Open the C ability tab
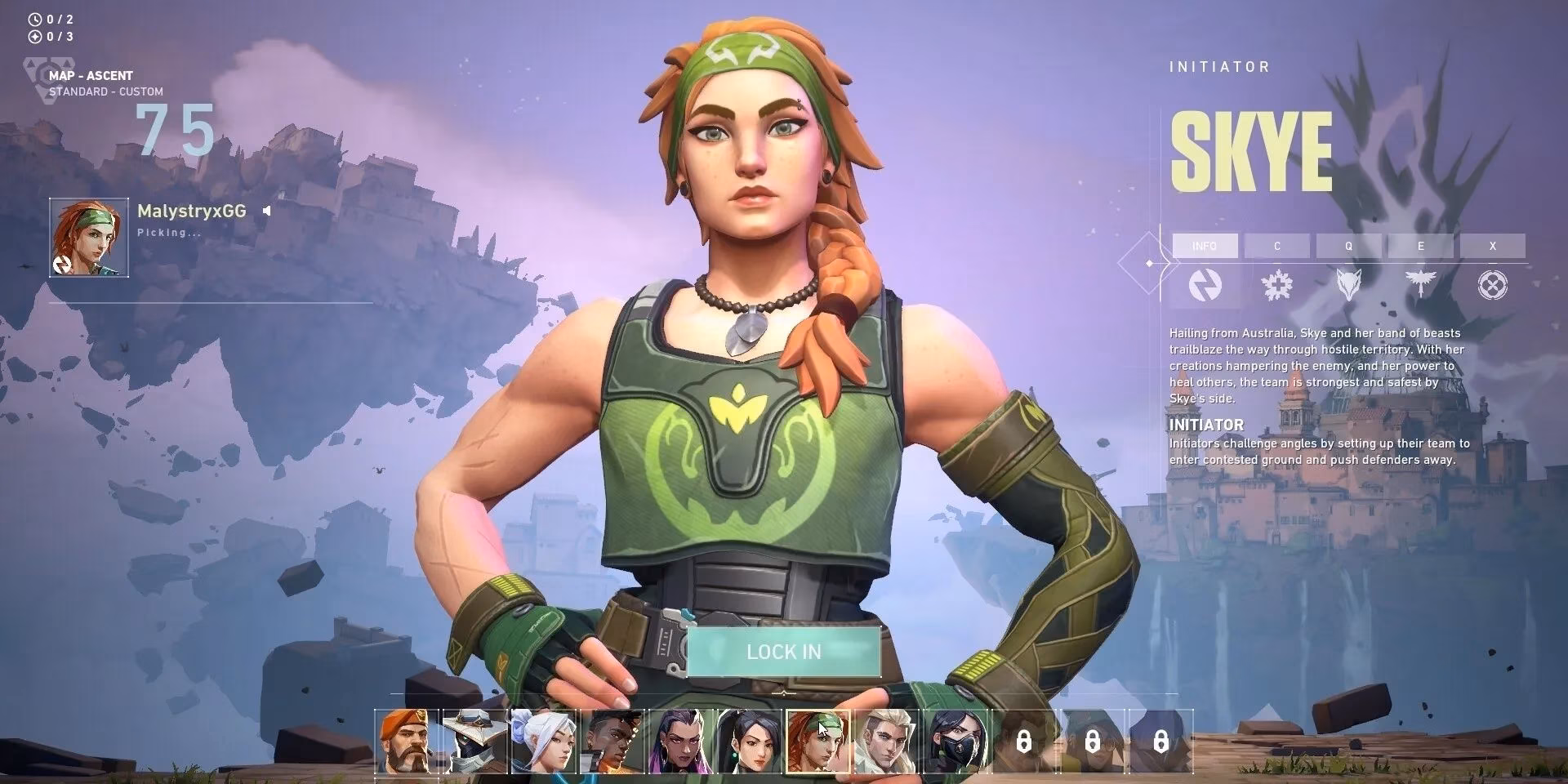 click(1276, 246)
